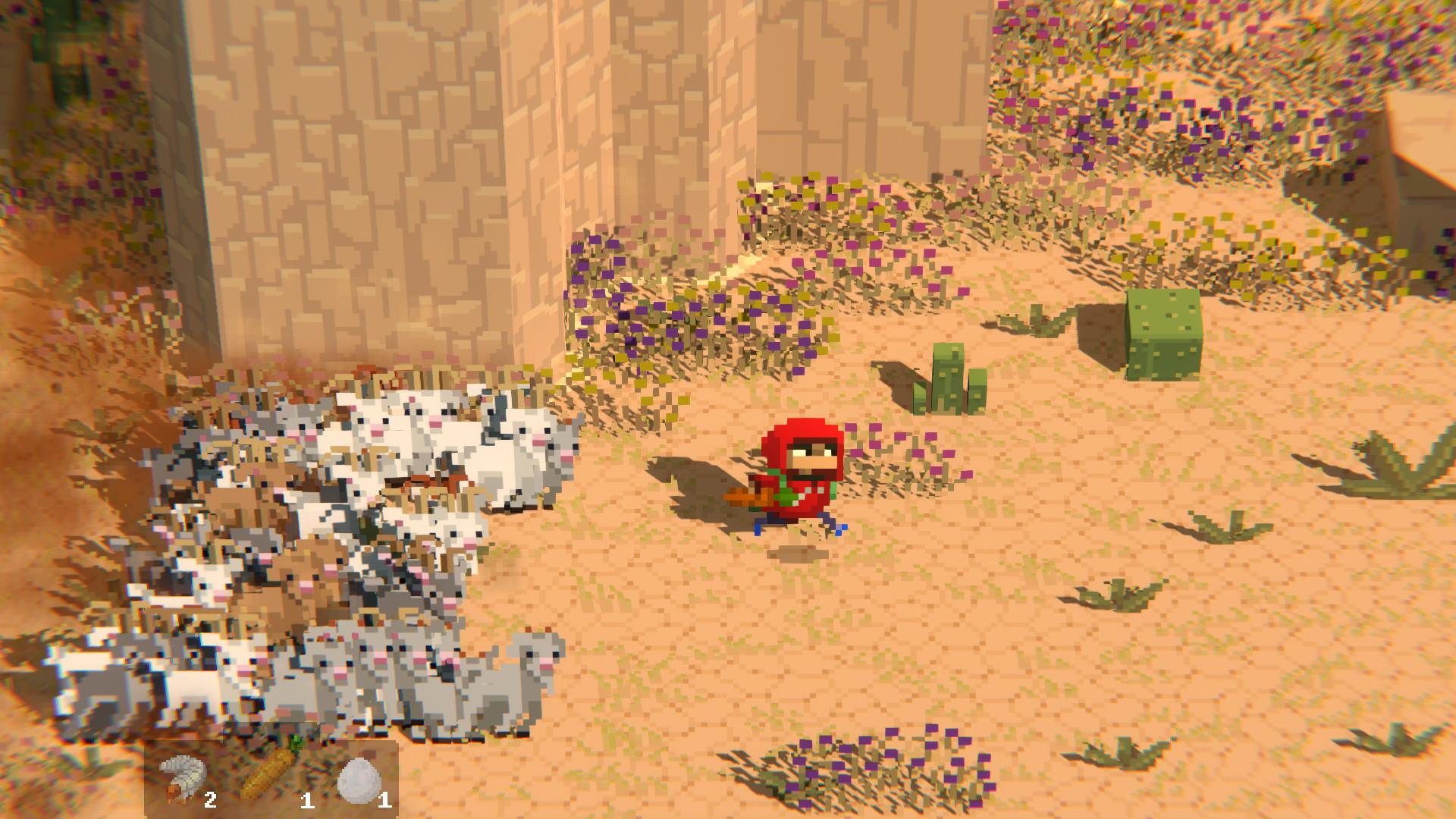Click the egg stack count showing 1
Viewport: 1456px width, 819px height.
(x=384, y=798)
